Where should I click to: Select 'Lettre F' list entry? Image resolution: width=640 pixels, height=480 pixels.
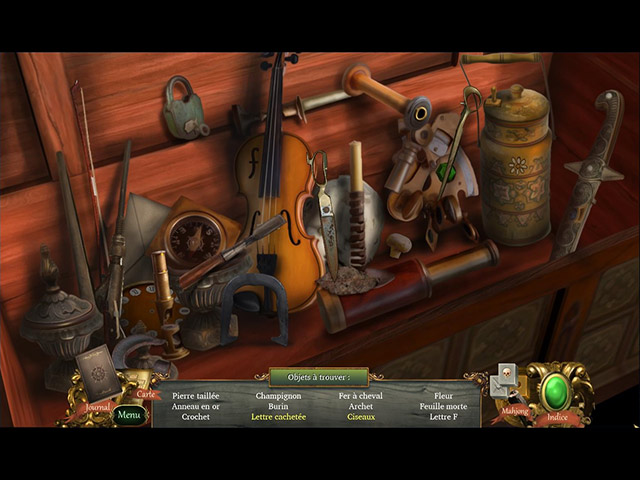(443, 417)
